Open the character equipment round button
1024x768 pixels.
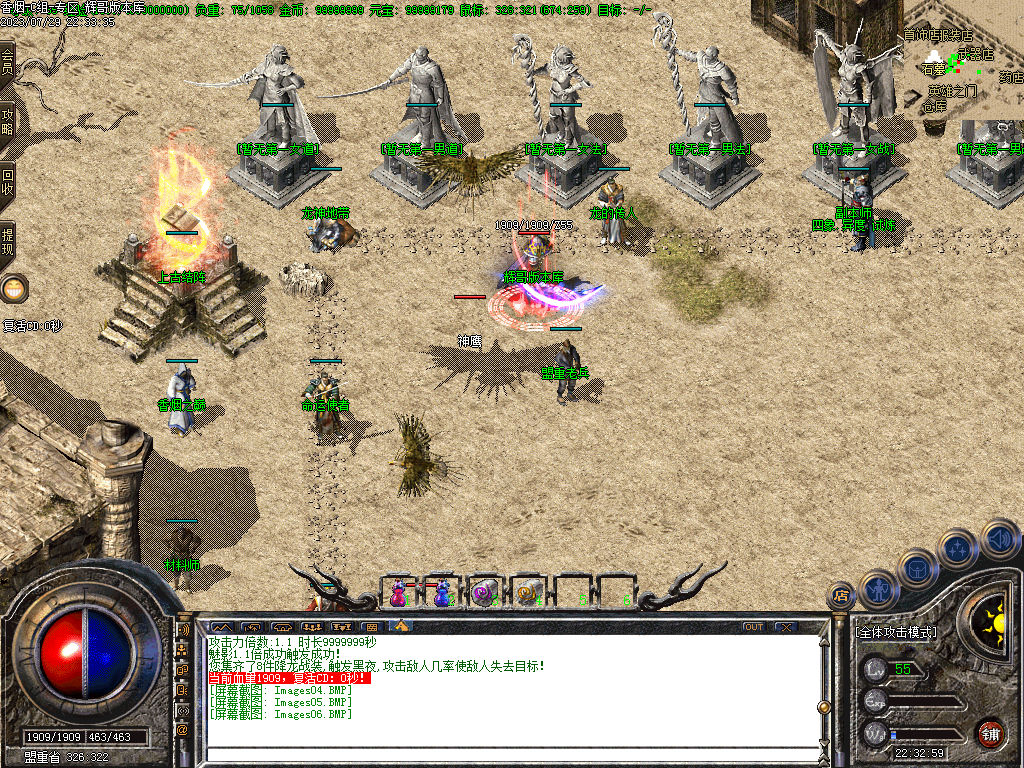pyautogui.click(x=878, y=588)
